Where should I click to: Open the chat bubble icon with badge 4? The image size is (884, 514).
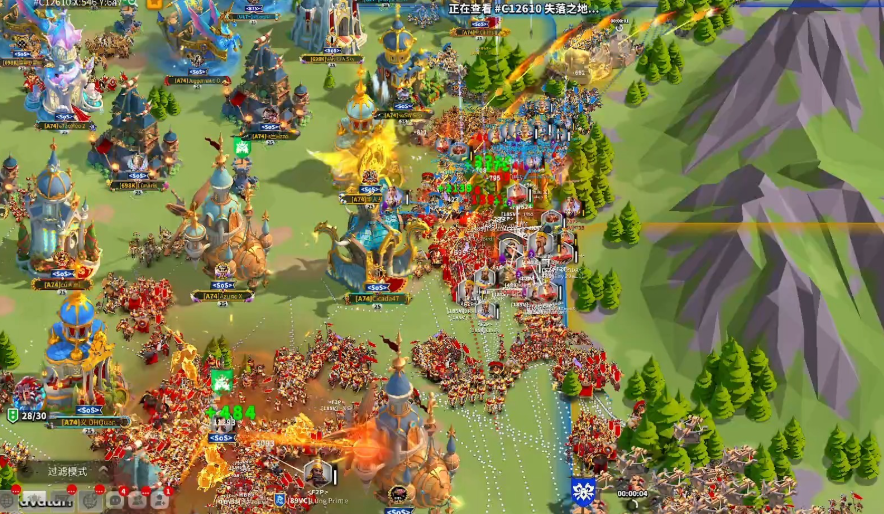(115, 498)
